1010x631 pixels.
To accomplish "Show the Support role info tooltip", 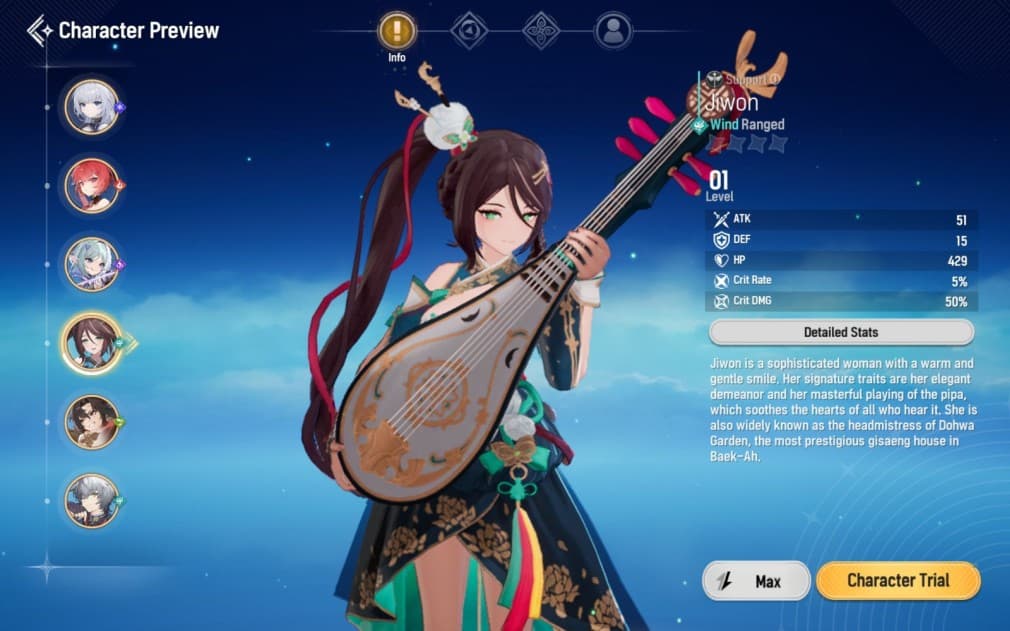I will [774, 79].
